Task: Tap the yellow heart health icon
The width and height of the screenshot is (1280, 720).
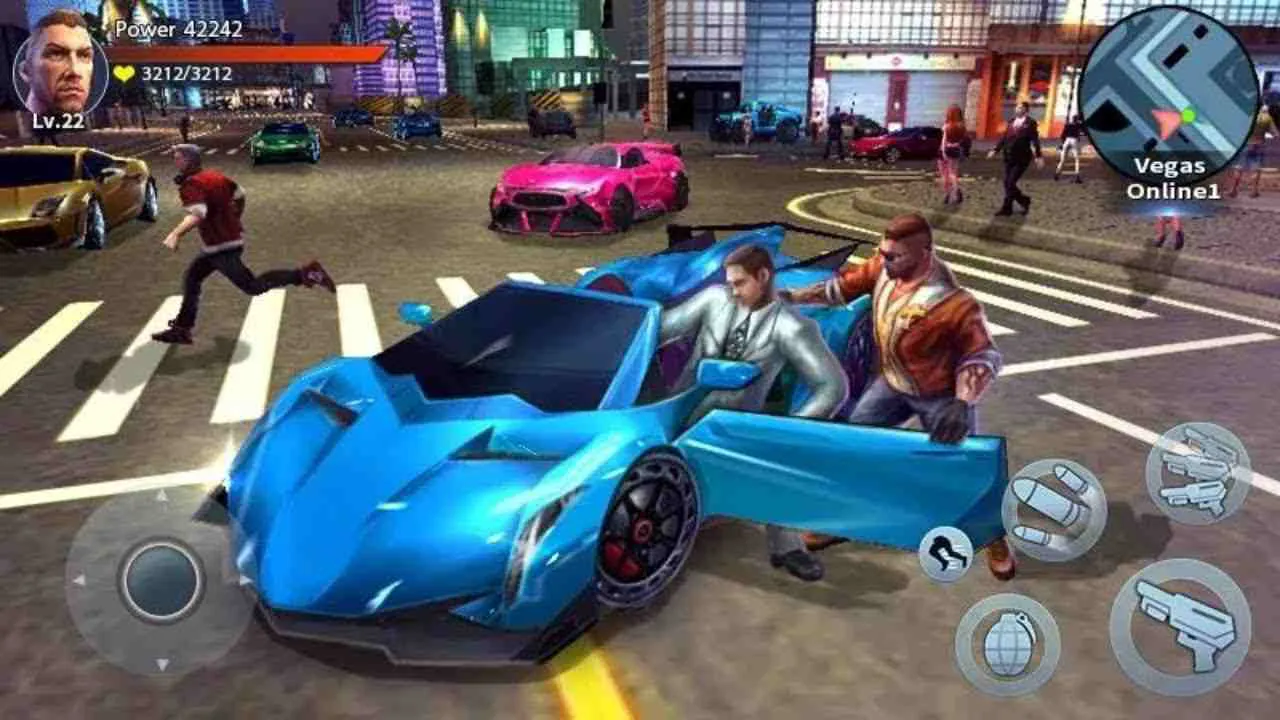Action: click(123, 73)
